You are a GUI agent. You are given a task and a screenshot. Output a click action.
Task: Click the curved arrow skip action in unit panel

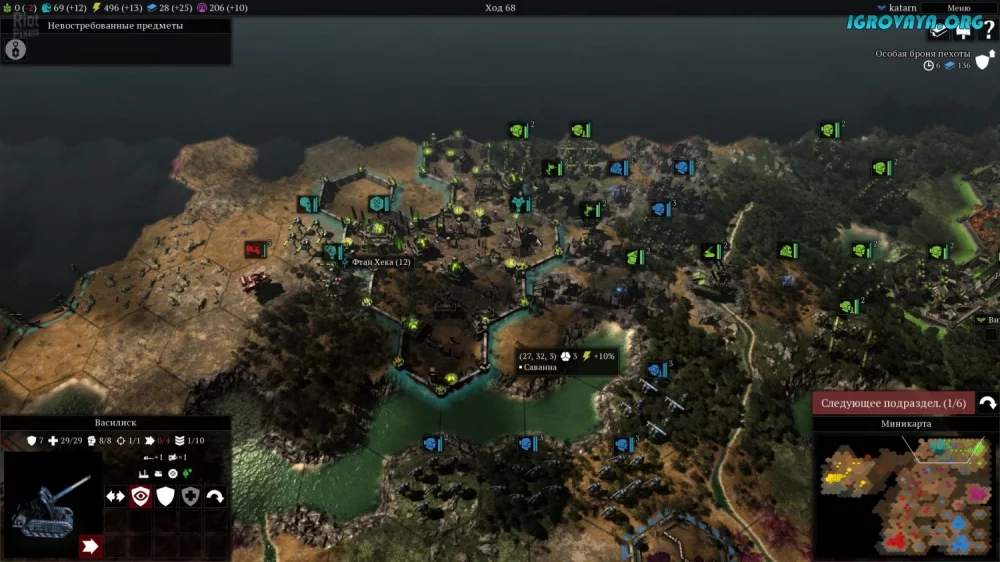(215, 496)
